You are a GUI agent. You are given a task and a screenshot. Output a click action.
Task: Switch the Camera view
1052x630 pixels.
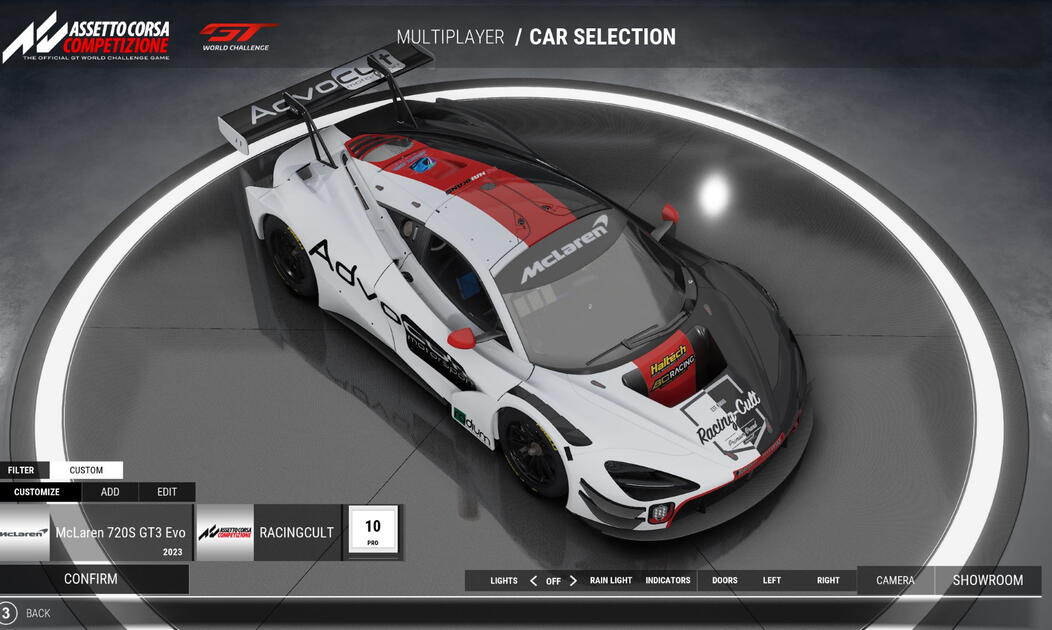895,581
